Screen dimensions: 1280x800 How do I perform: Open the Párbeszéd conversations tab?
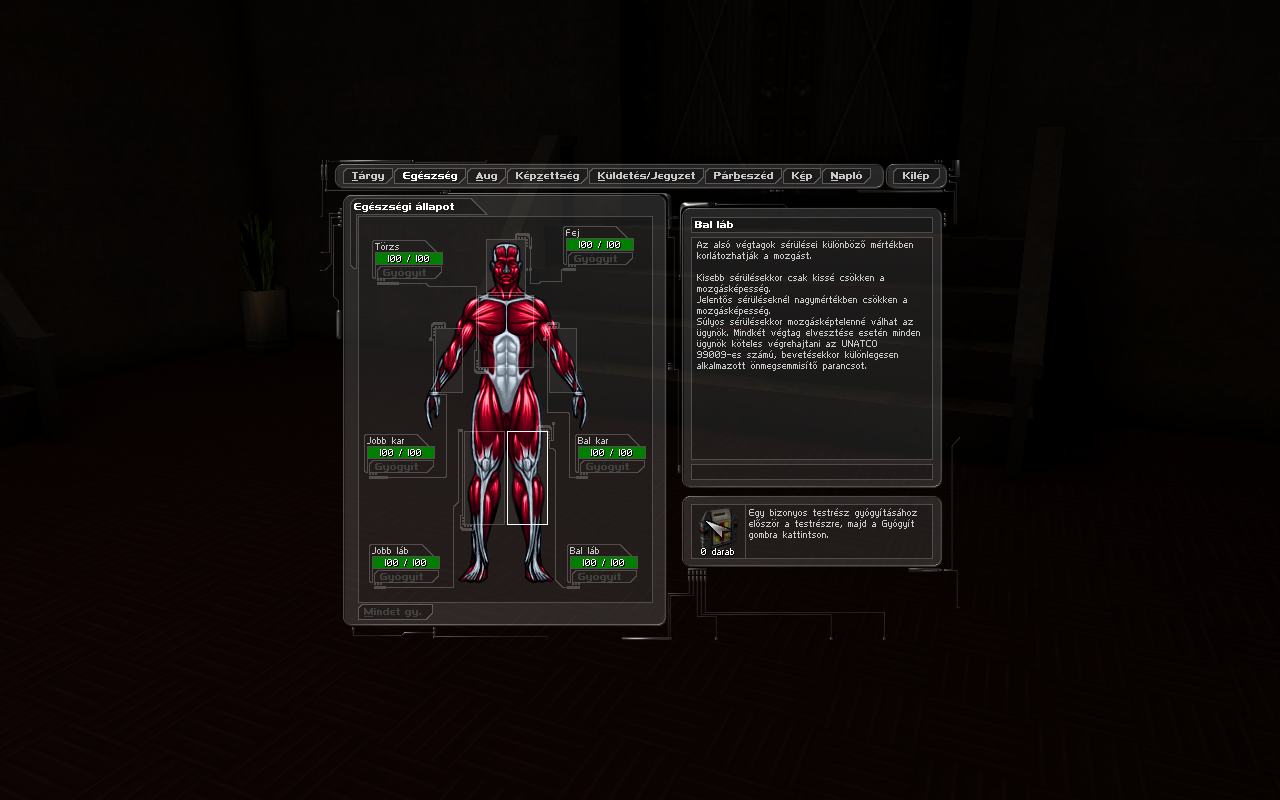[743, 176]
